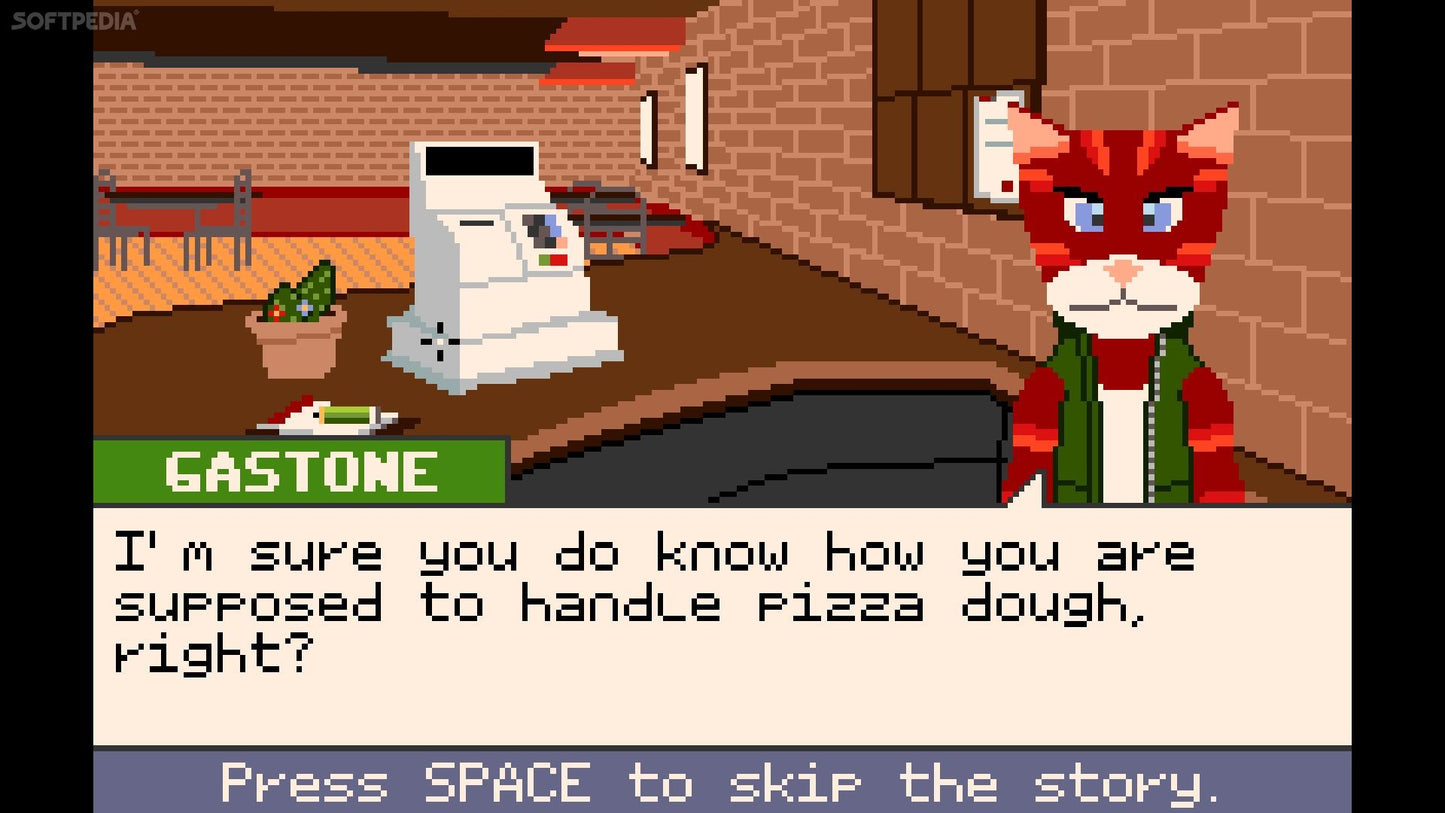Image resolution: width=1445 pixels, height=813 pixels.
Task: Click the cash register display screen
Action: click(x=480, y=160)
